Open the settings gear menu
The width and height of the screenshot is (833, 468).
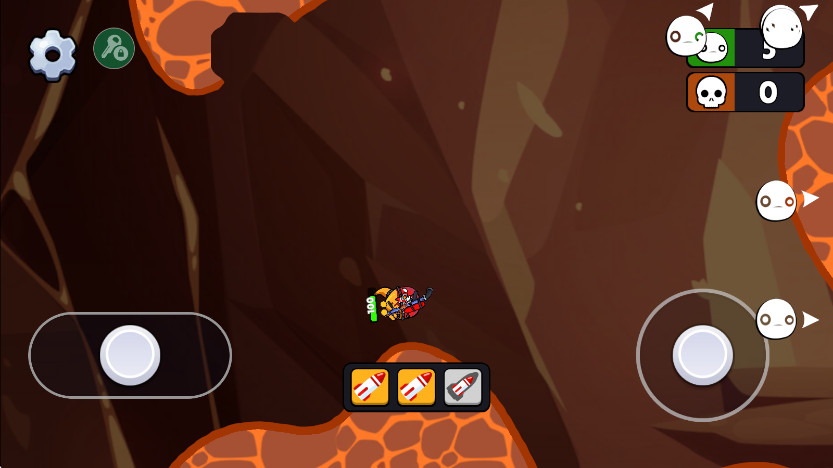[52, 54]
